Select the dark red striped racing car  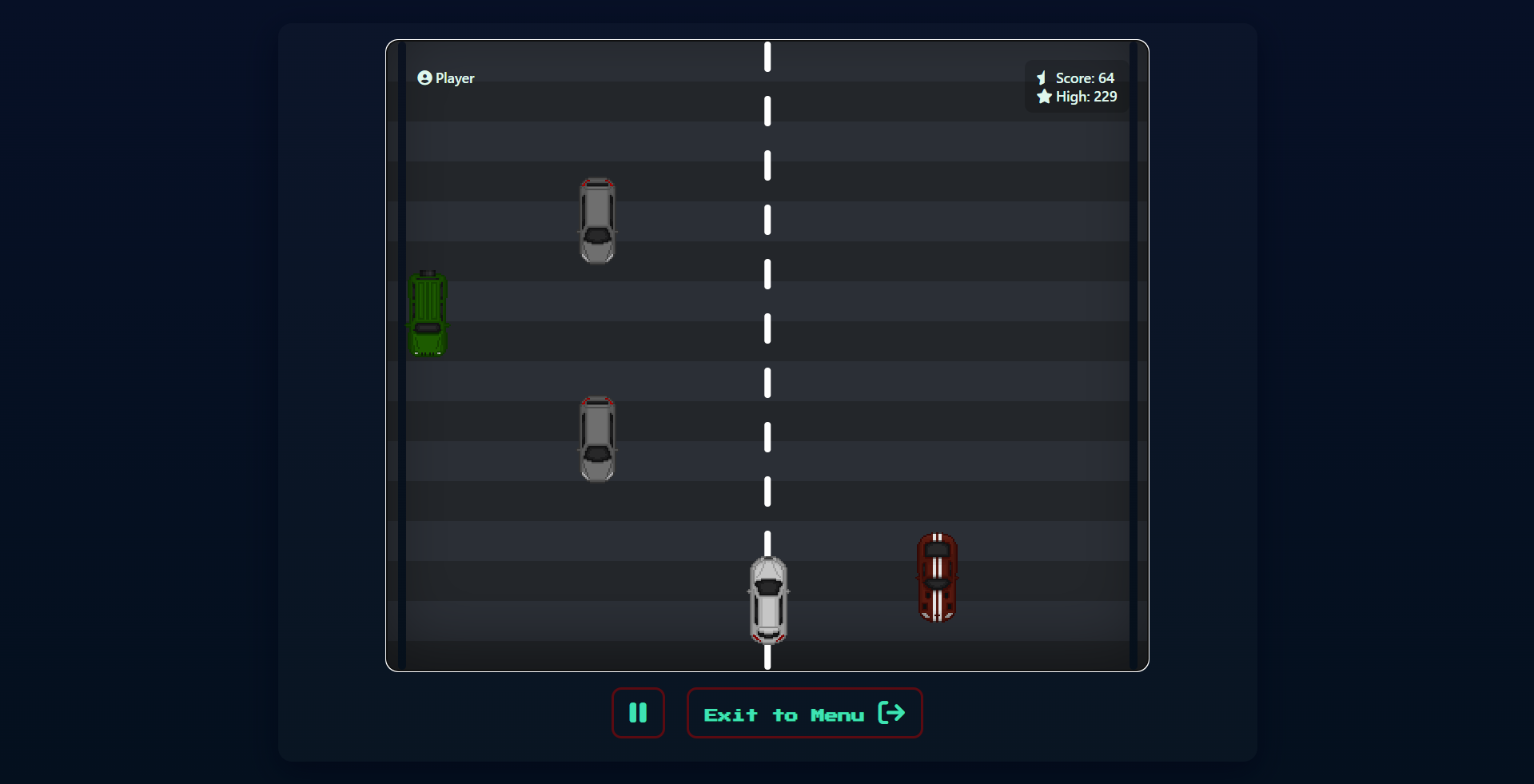937,578
